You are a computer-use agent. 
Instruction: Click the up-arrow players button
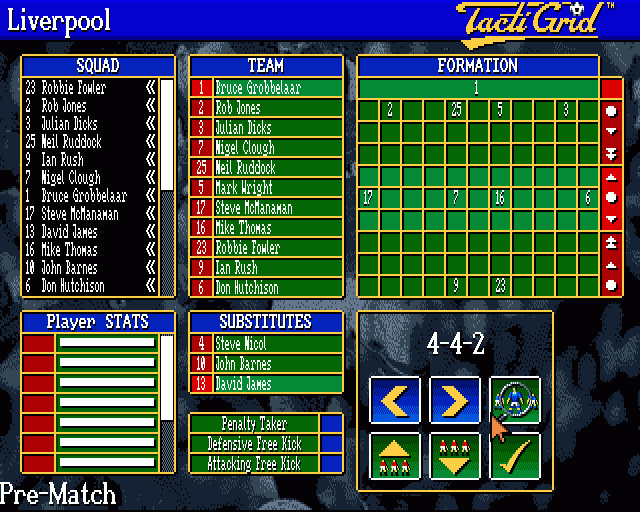pos(395,456)
